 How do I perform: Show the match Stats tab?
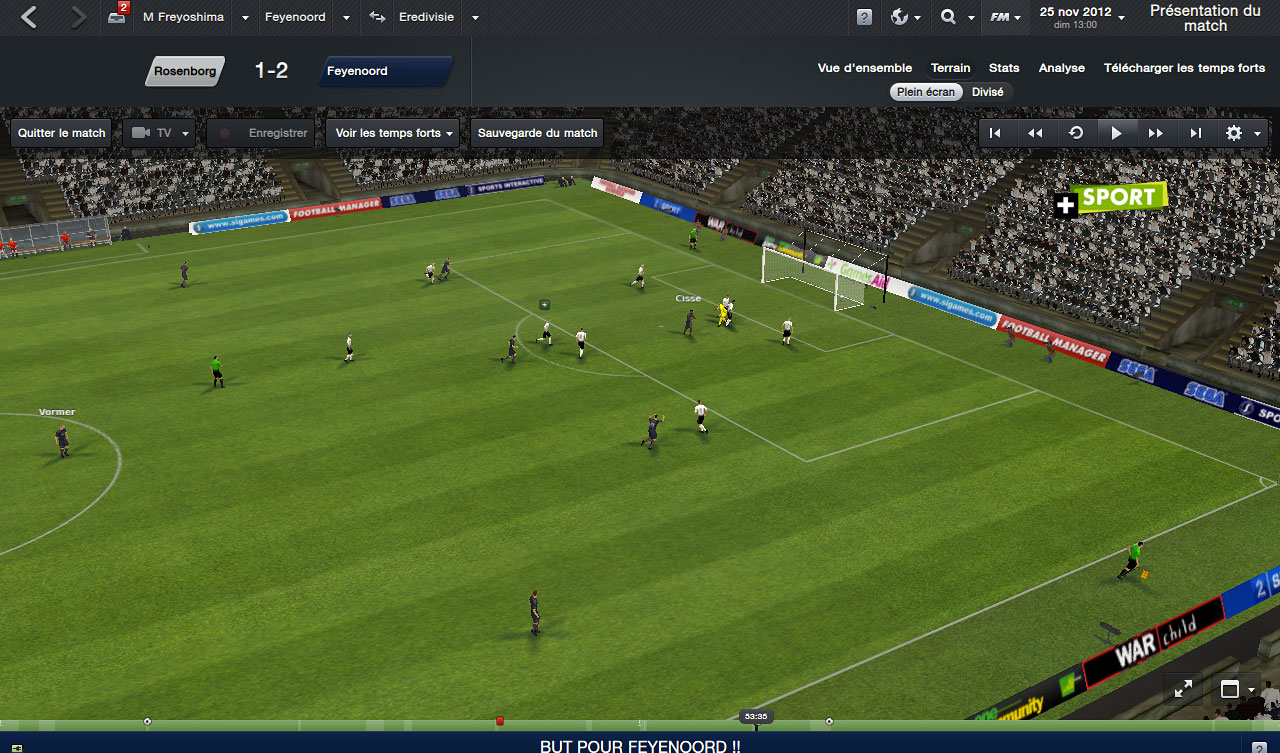click(x=1004, y=68)
